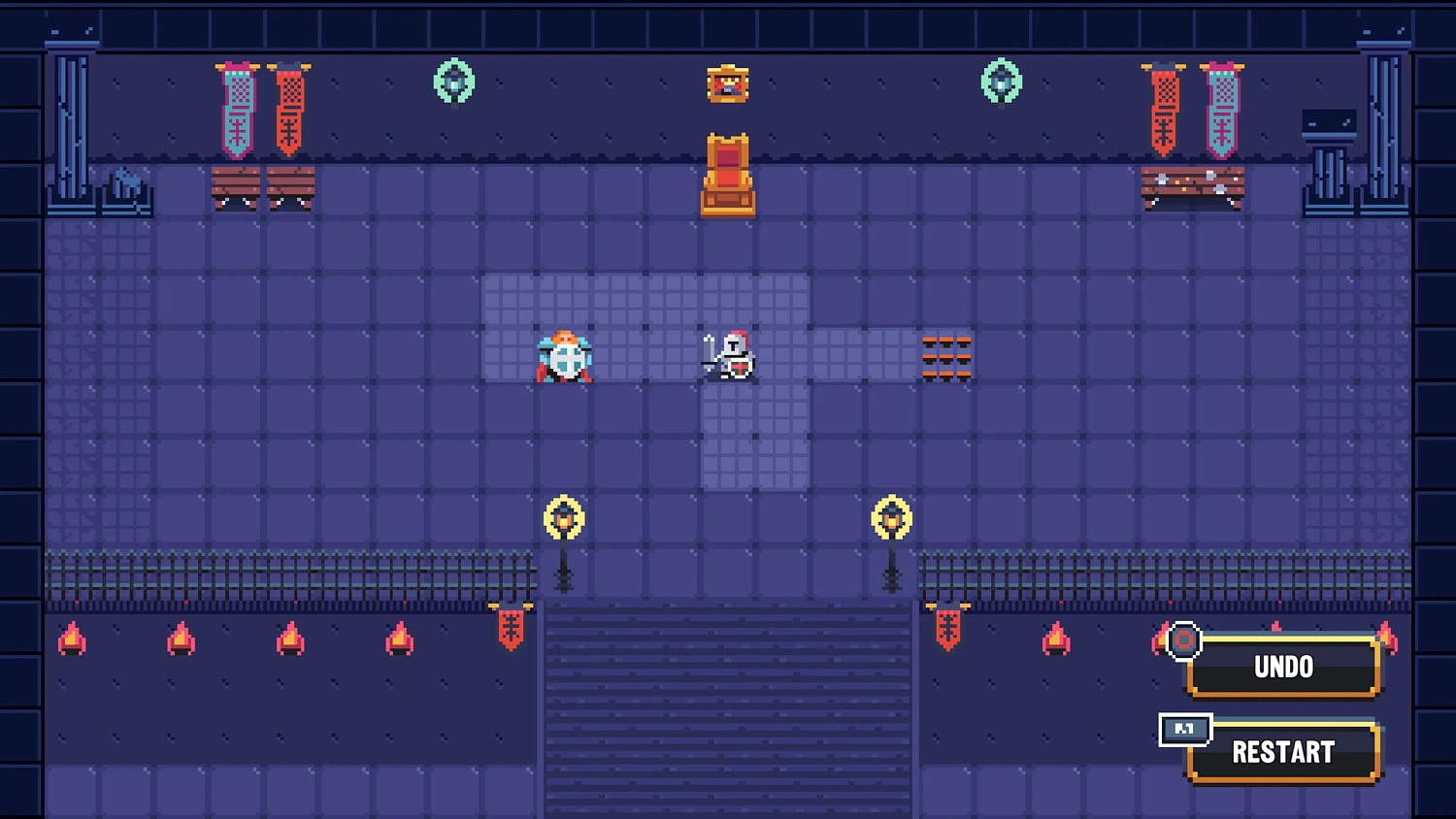1456x819 pixels.
Task: Click the left teal shield emblem on the wall
Action: coord(453,82)
